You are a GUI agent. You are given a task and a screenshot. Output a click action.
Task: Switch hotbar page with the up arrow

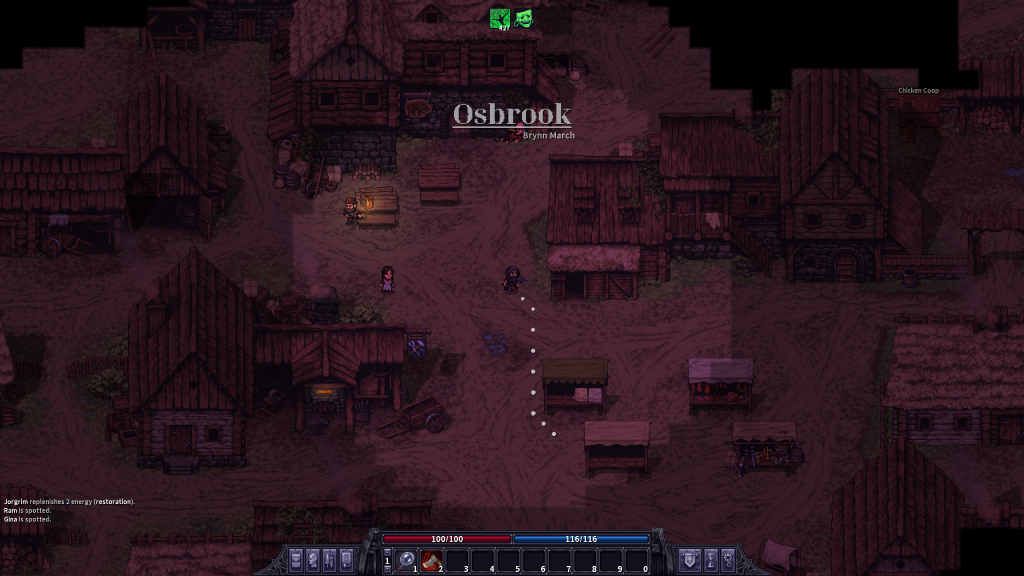pos(387,552)
